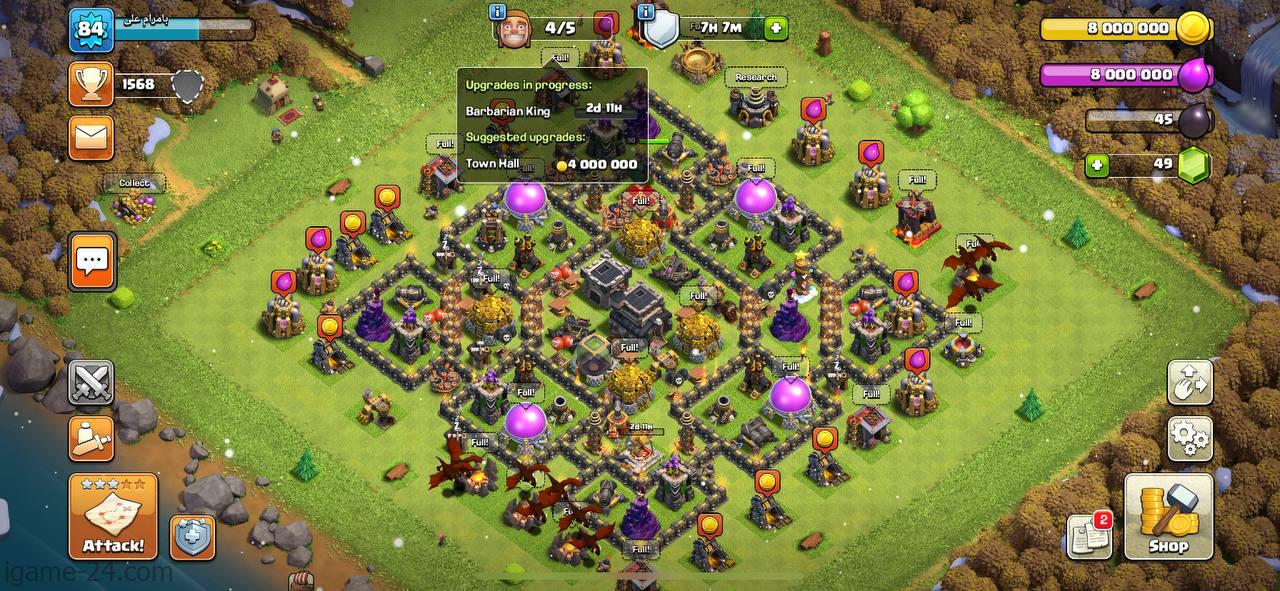Show shield info via the info icon
The height and width of the screenshot is (591, 1280).
click(x=645, y=12)
